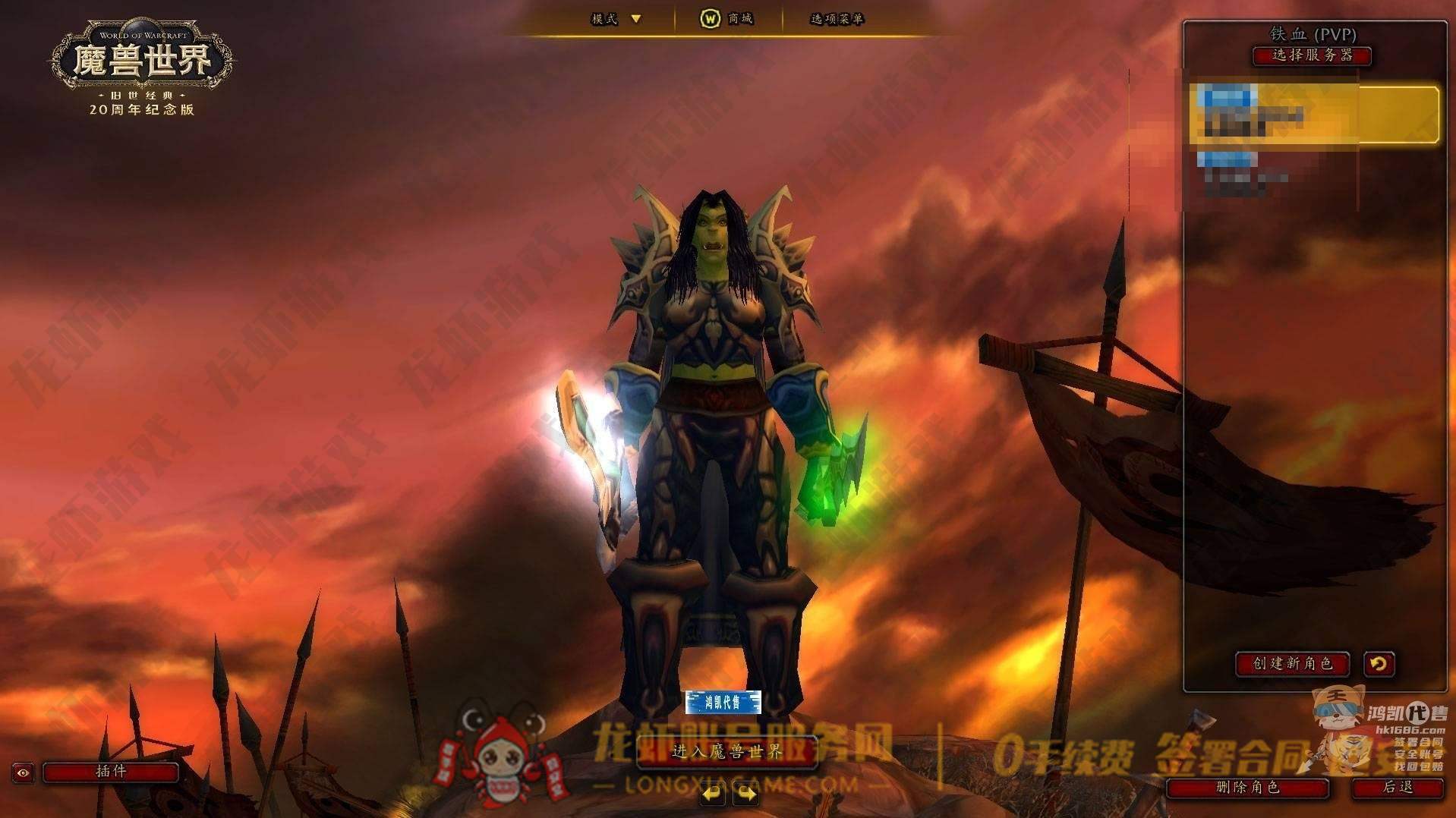Image resolution: width=1456 pixels, height=818 pixels.
Task: Open the 商城 shop
Action: 726,19
